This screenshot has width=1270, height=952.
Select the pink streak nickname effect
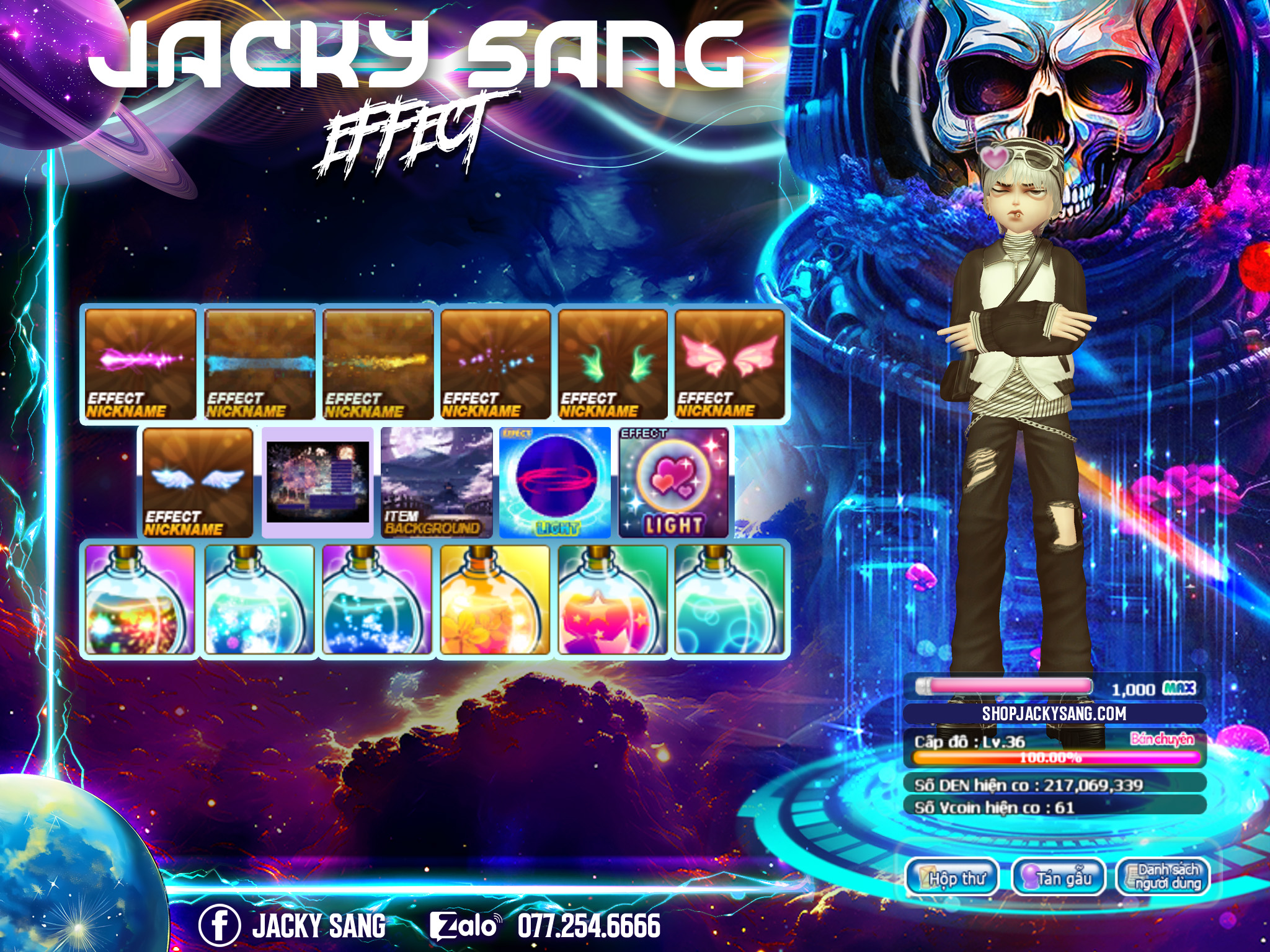[x=140, y=364]
